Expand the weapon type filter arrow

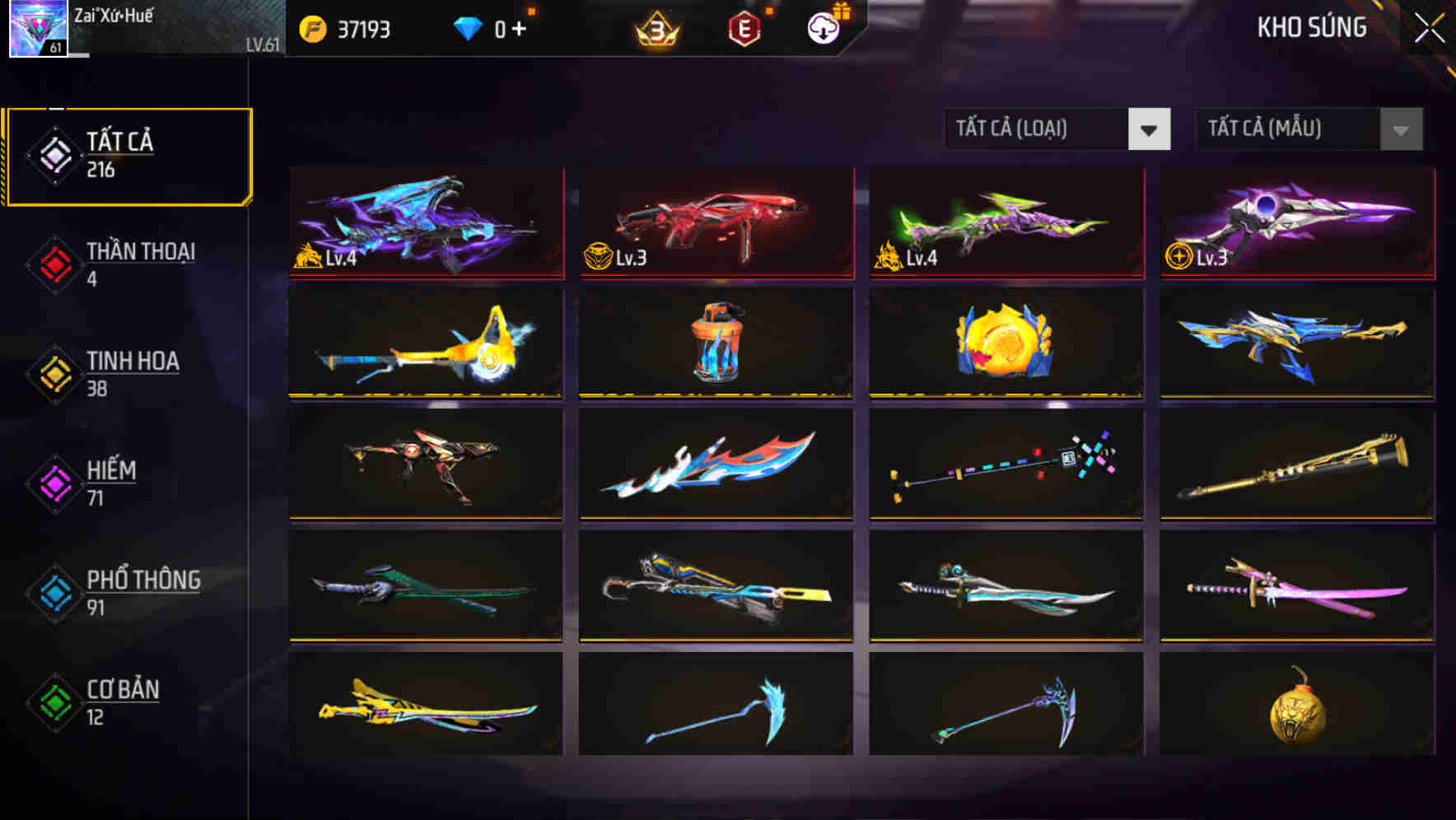tap(1150, 129)
